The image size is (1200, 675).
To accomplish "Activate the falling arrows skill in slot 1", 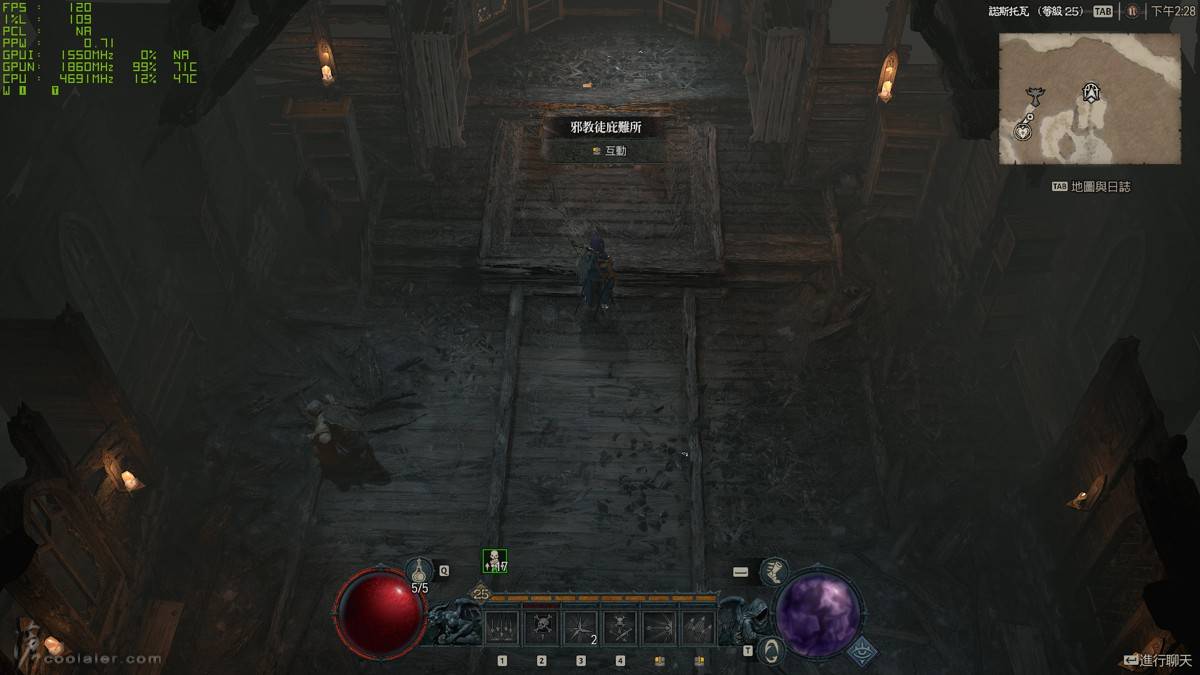I will pos(502,627).
